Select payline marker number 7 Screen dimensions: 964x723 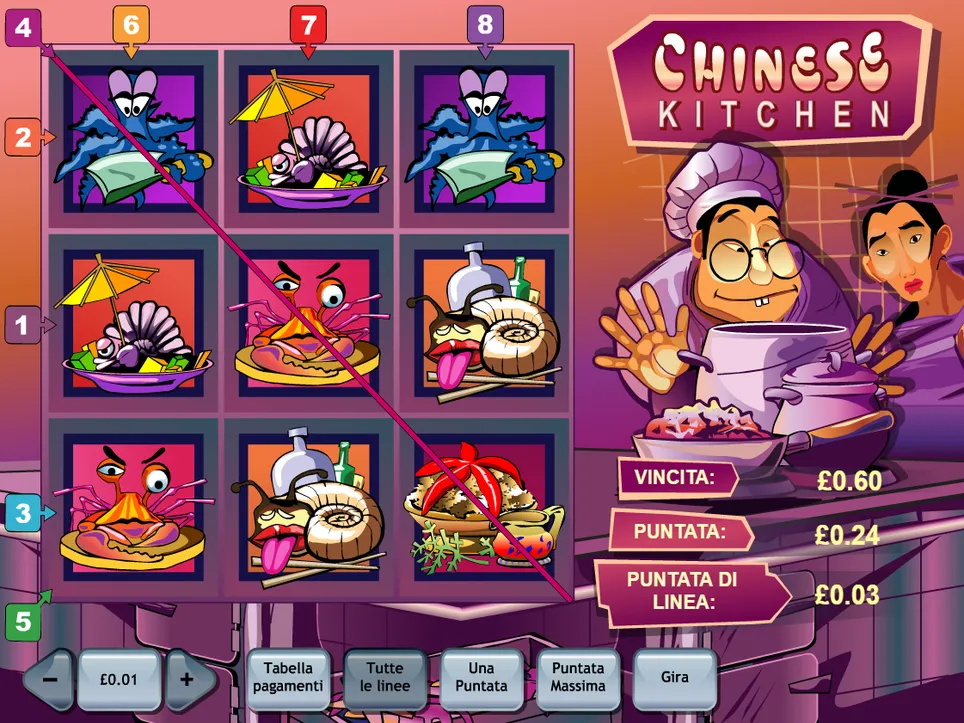[308, 24]
